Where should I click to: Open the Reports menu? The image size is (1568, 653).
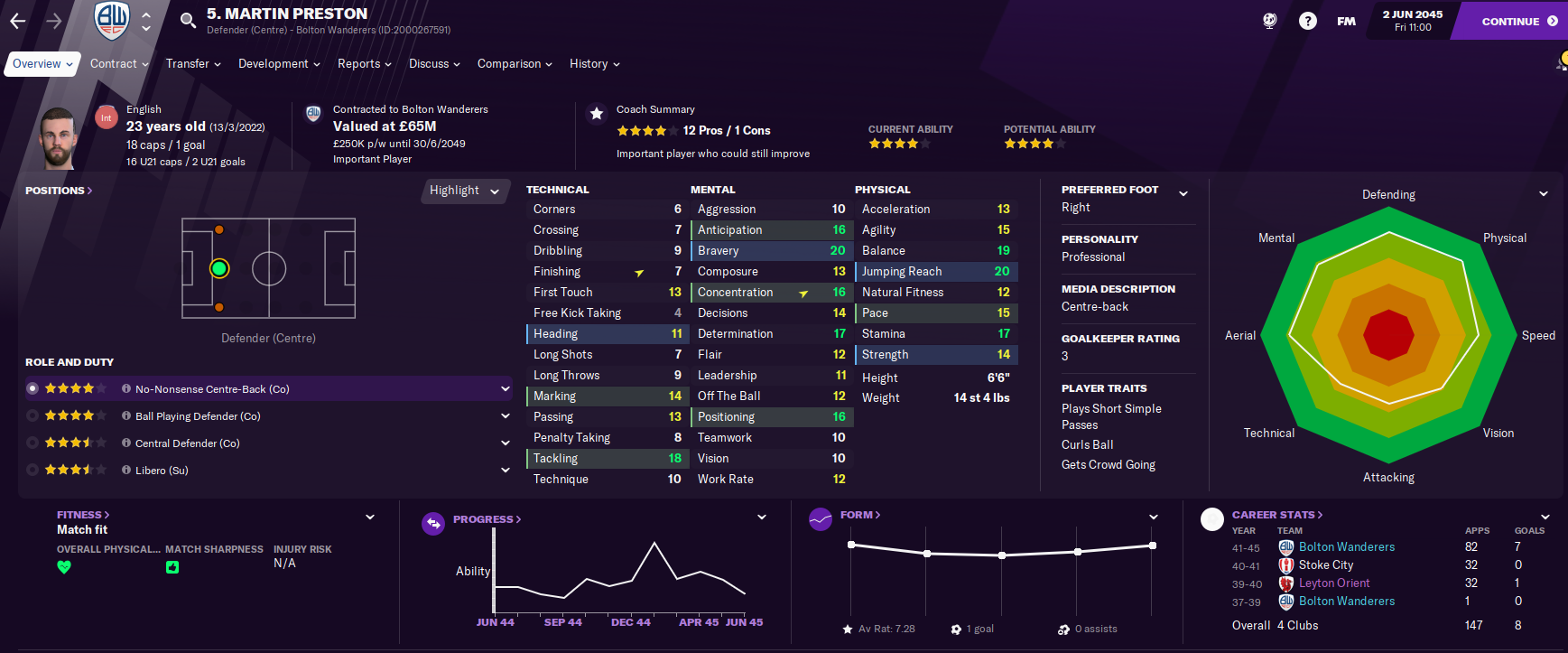[x=364, y=64]
